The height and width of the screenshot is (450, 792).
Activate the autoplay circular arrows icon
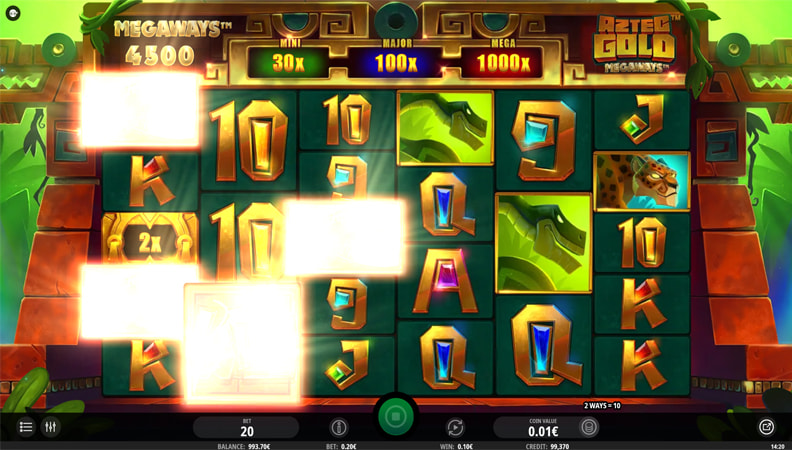click(x=455, y=427)
